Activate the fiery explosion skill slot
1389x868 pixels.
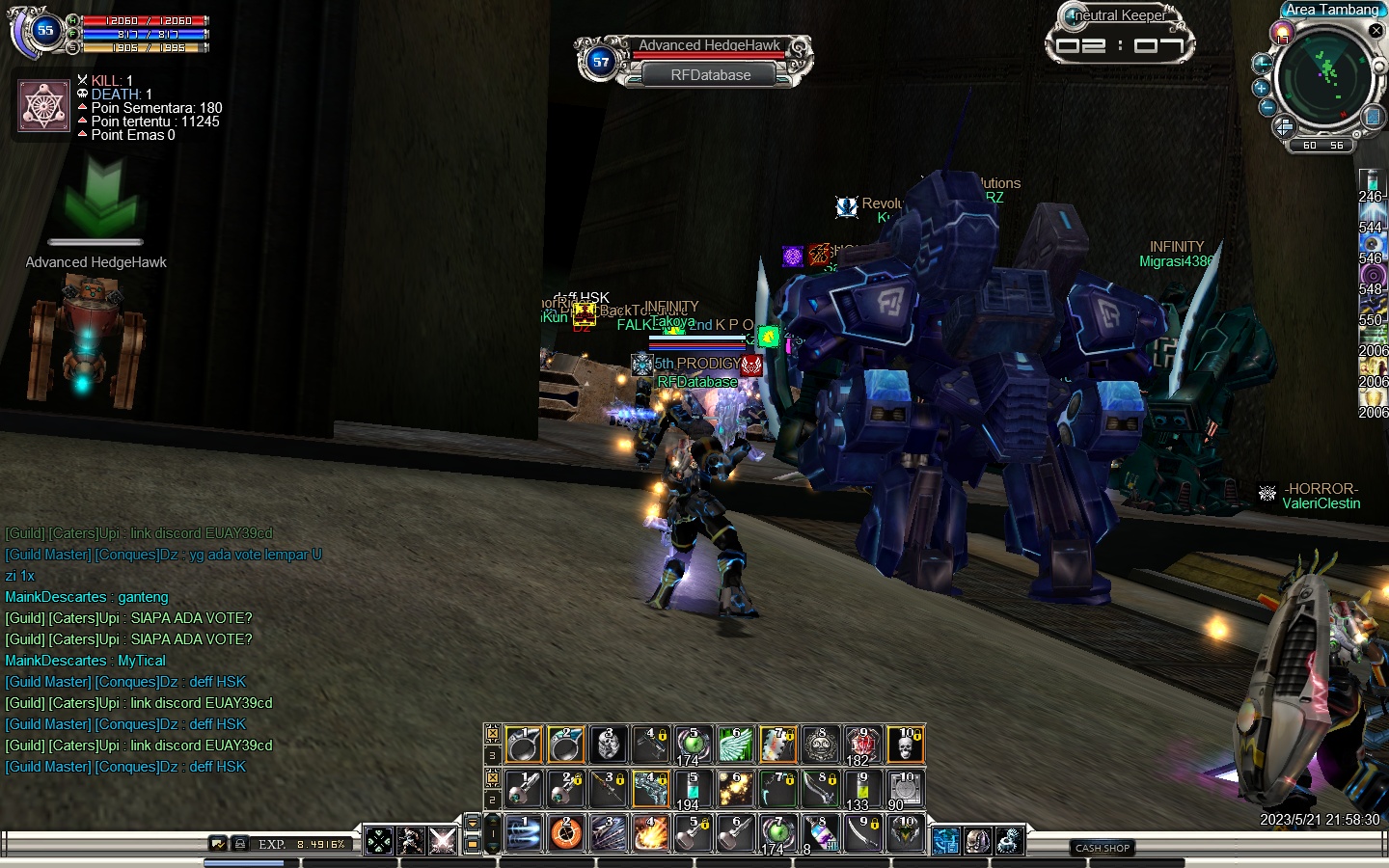(651, 834)
